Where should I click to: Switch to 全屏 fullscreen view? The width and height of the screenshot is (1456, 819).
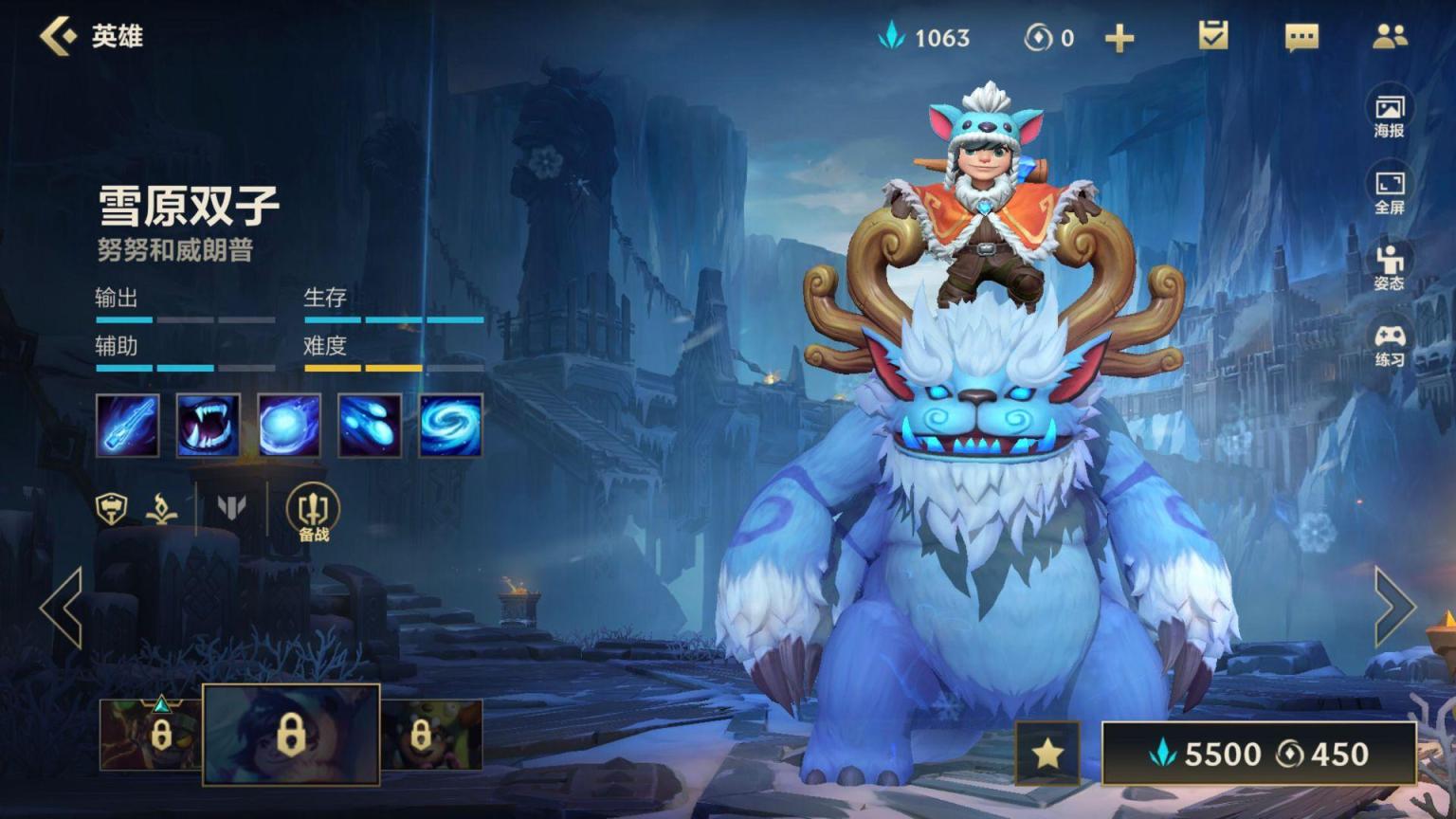(x=1390, y=191)
